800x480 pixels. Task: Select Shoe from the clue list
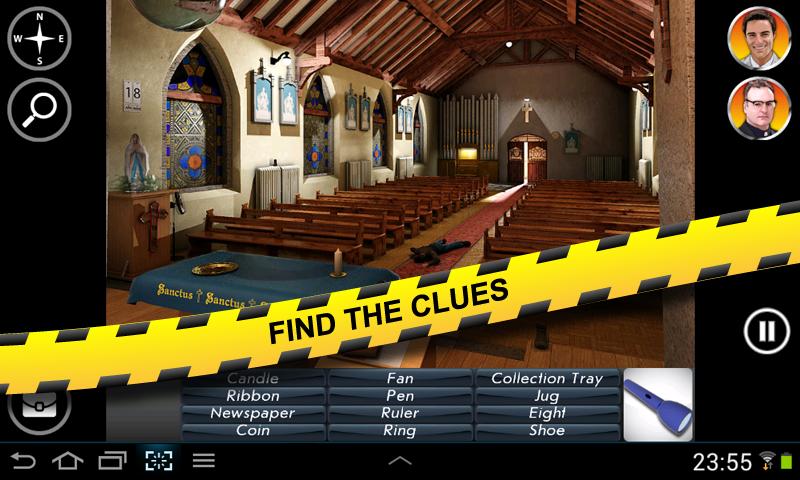(x=547, y=431)
